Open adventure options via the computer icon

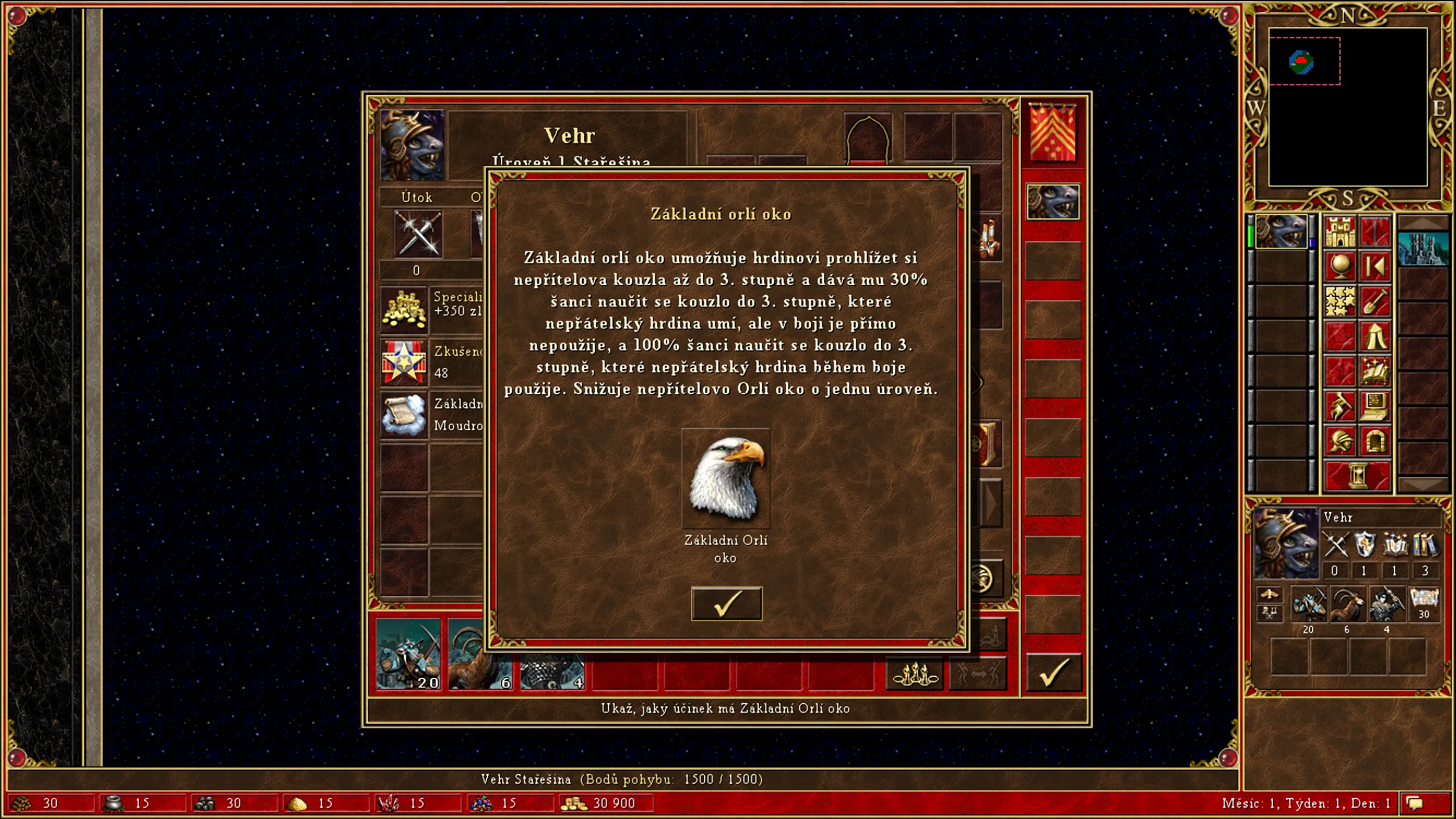pos(1376,406)
